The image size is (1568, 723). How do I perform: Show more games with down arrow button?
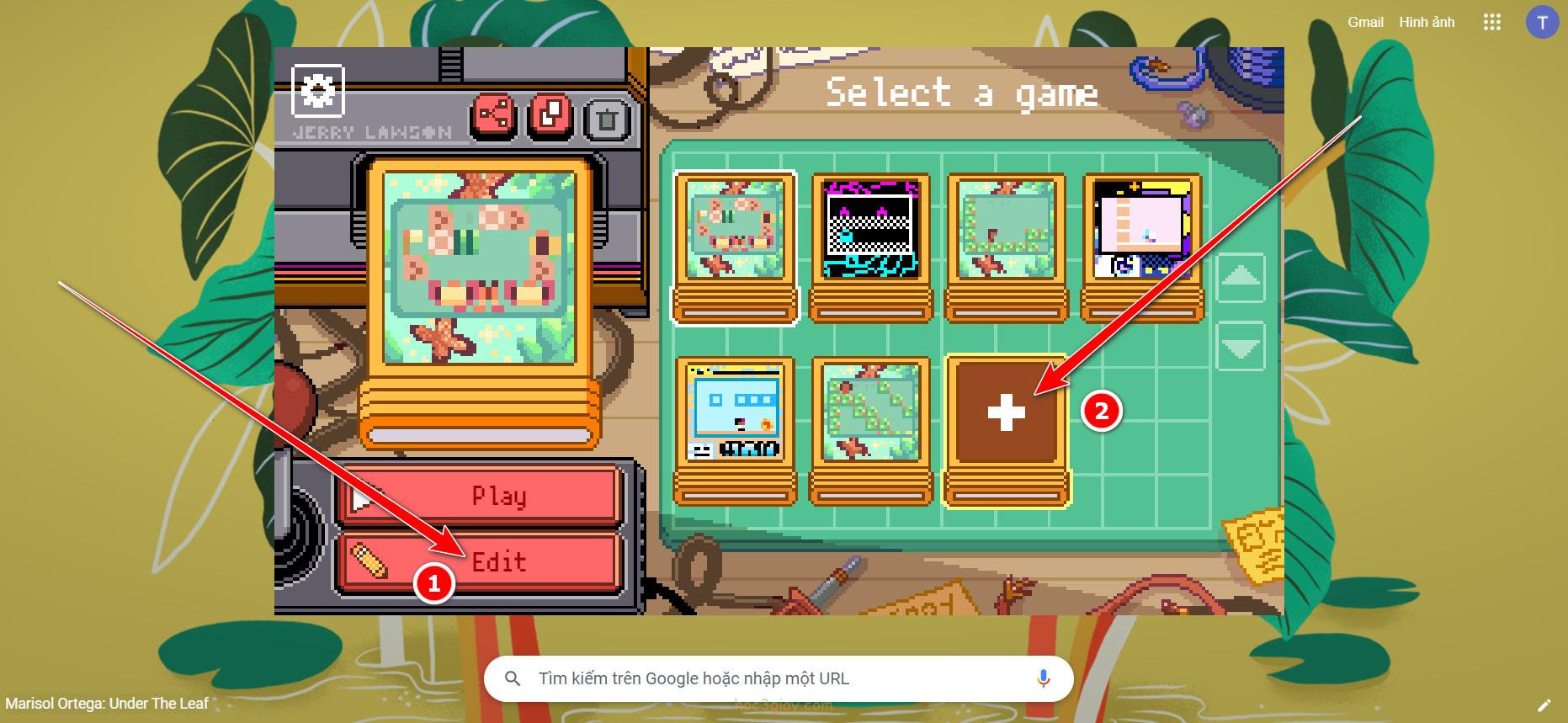click(x=1241, y=347)
